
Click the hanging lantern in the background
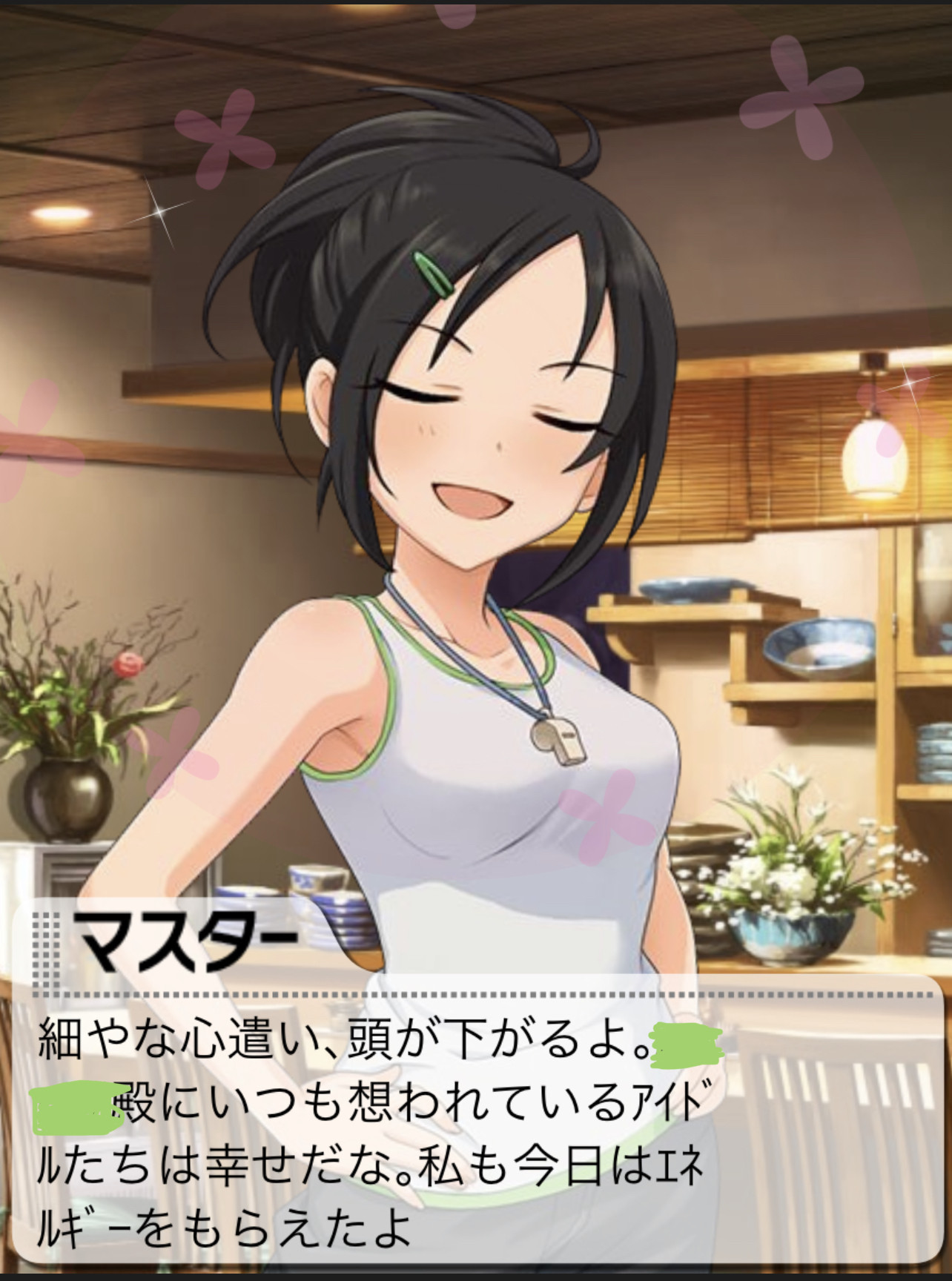click(875, 456)
